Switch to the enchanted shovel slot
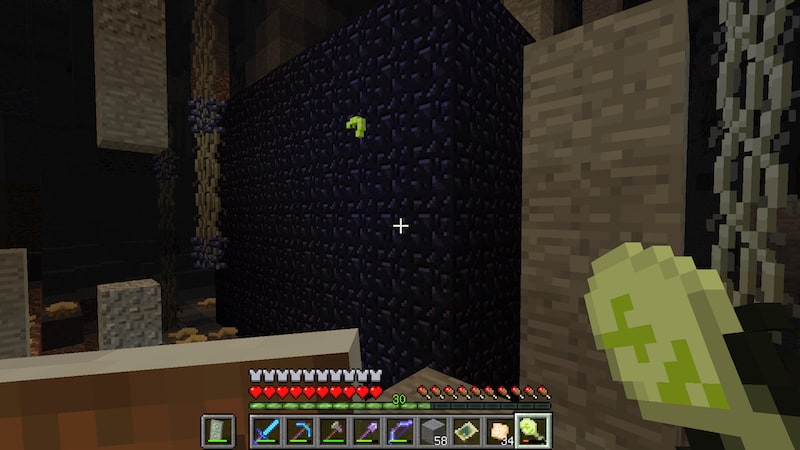This screenshot has width=800, height=450. [x=364, y=431]
